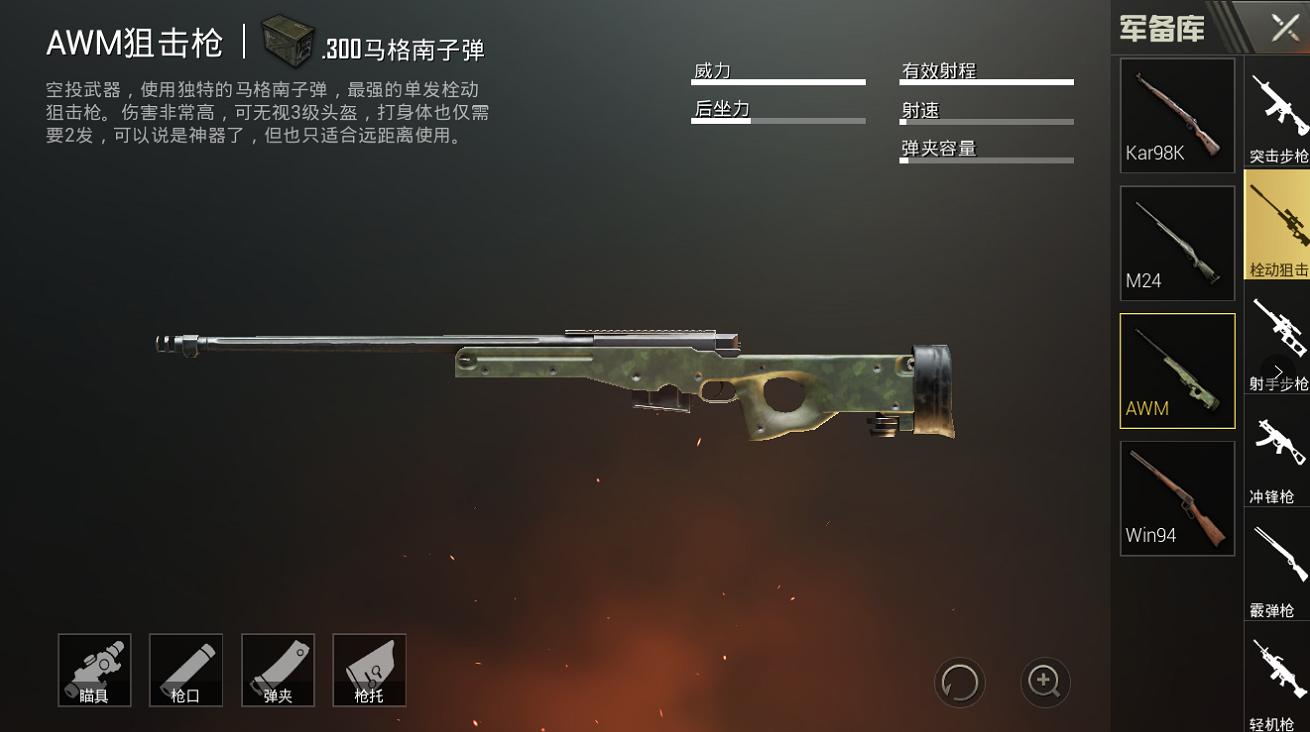Select the Win94 rifle from the list
Screen dimensions: 1310x732
[x=1177, y=498]
